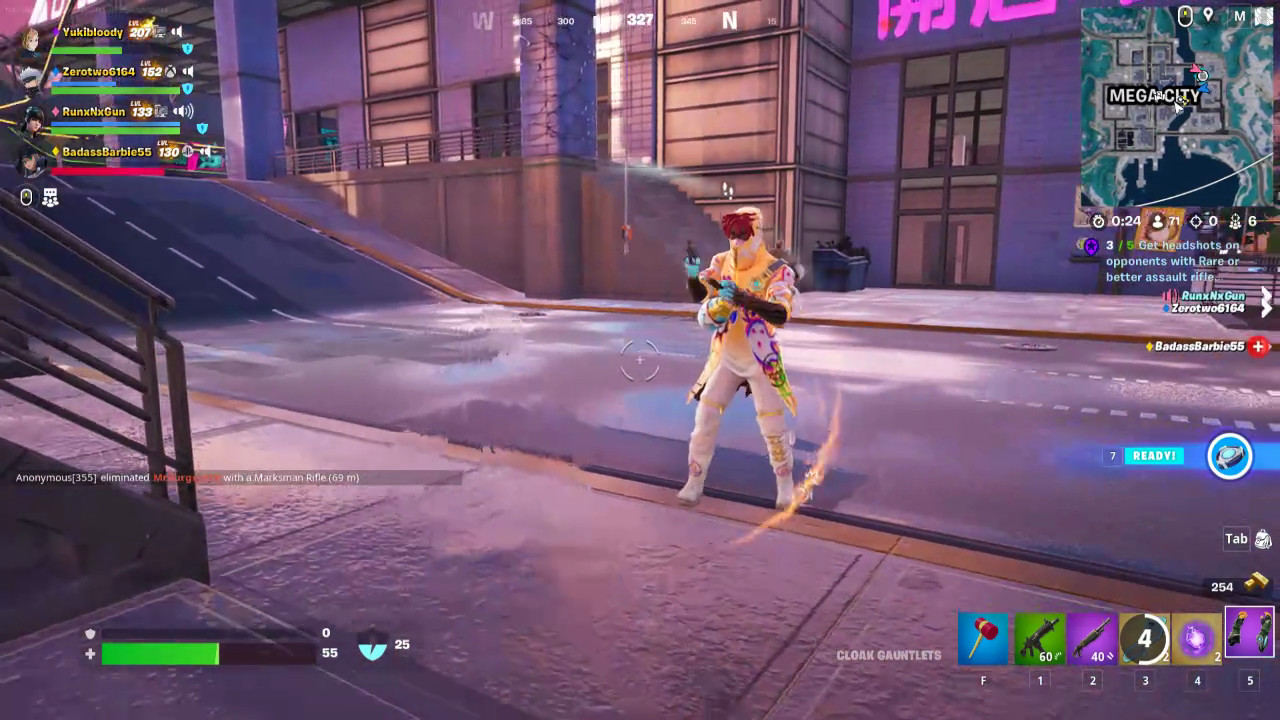Choose the glowing purple orb item slot
Screen dimensions: 1280x720
[x=1197, y=638]
